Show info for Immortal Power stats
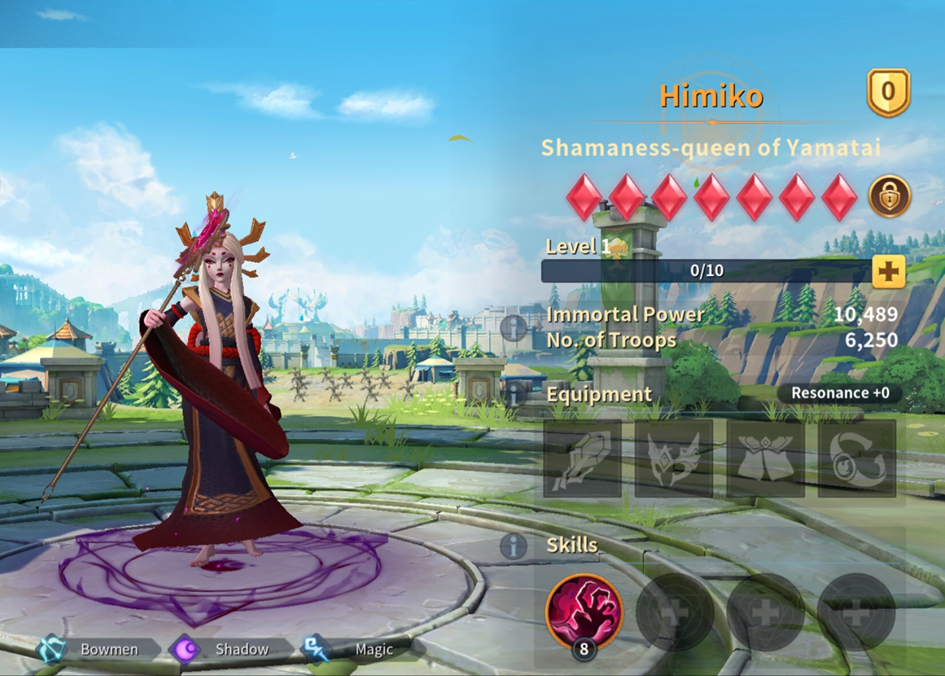 click(514, 327)
